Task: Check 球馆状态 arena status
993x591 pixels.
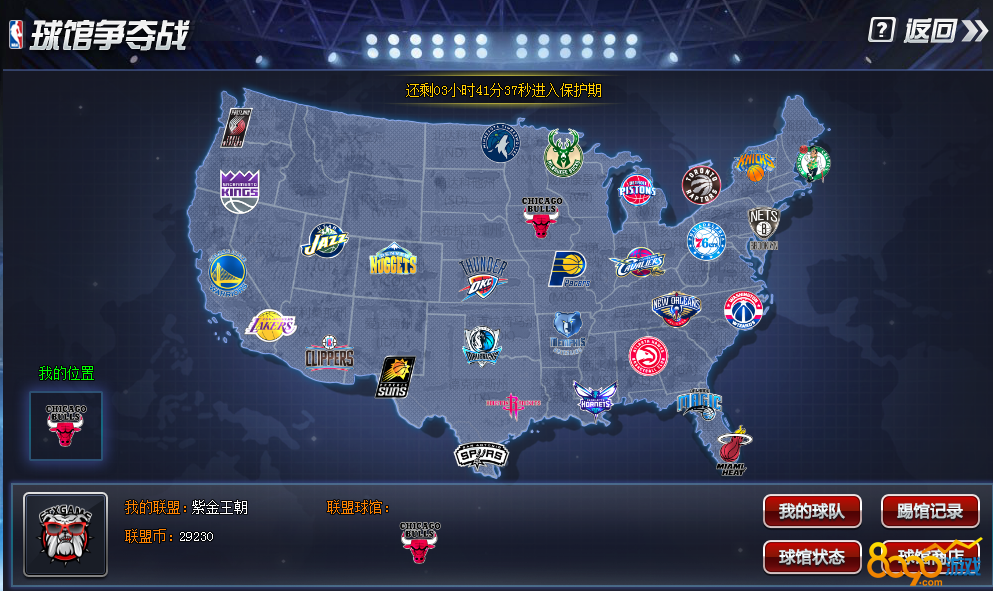Action: point(812,557)
